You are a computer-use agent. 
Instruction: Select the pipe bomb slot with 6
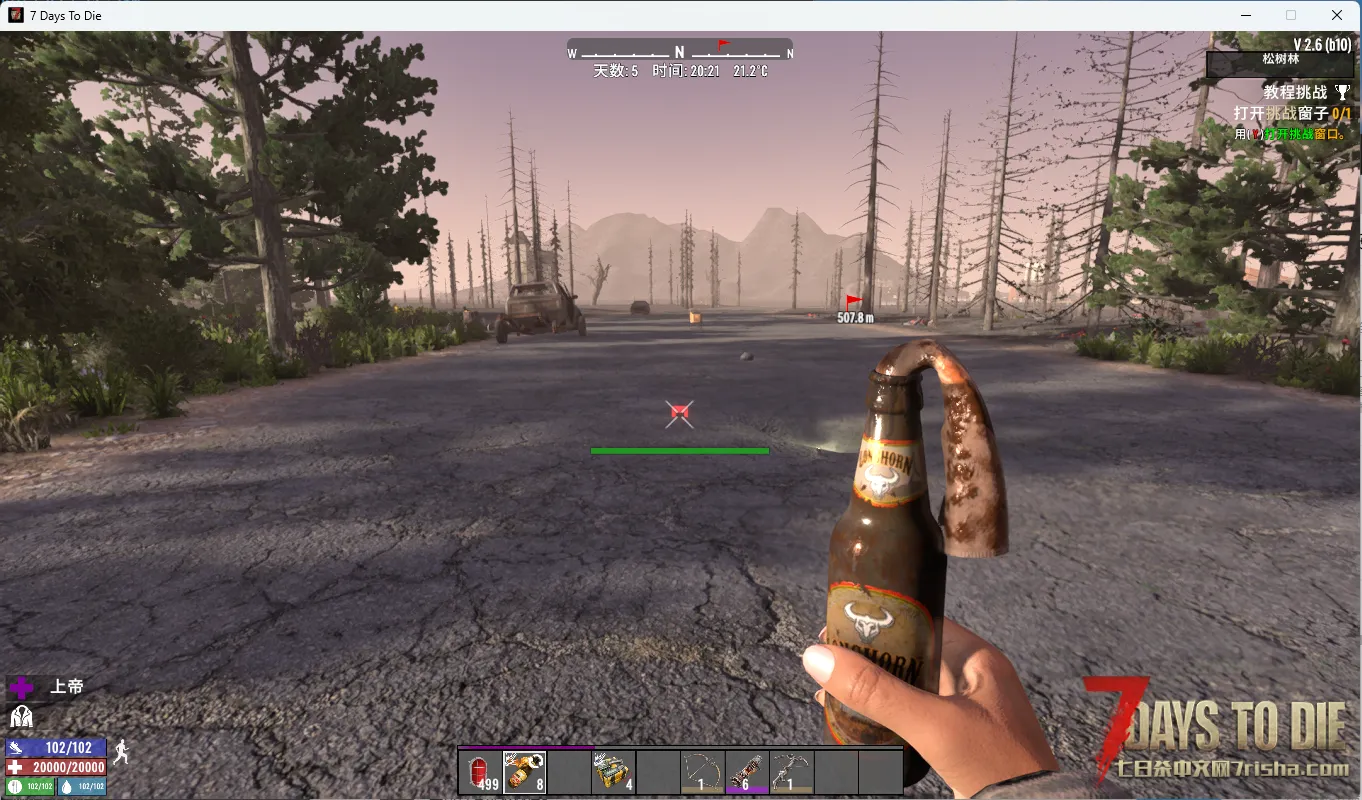(x=746, y=772)
